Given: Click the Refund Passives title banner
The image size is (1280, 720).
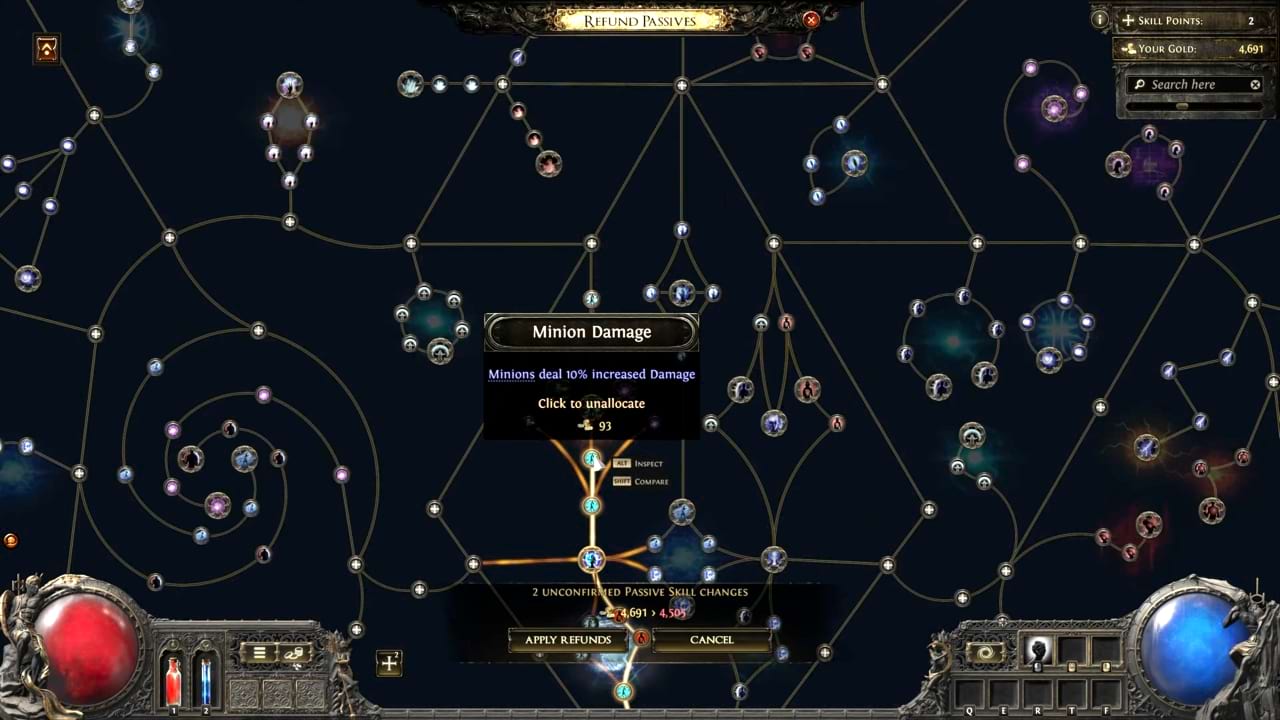Looking at the screenshot, I should (639, 19).
